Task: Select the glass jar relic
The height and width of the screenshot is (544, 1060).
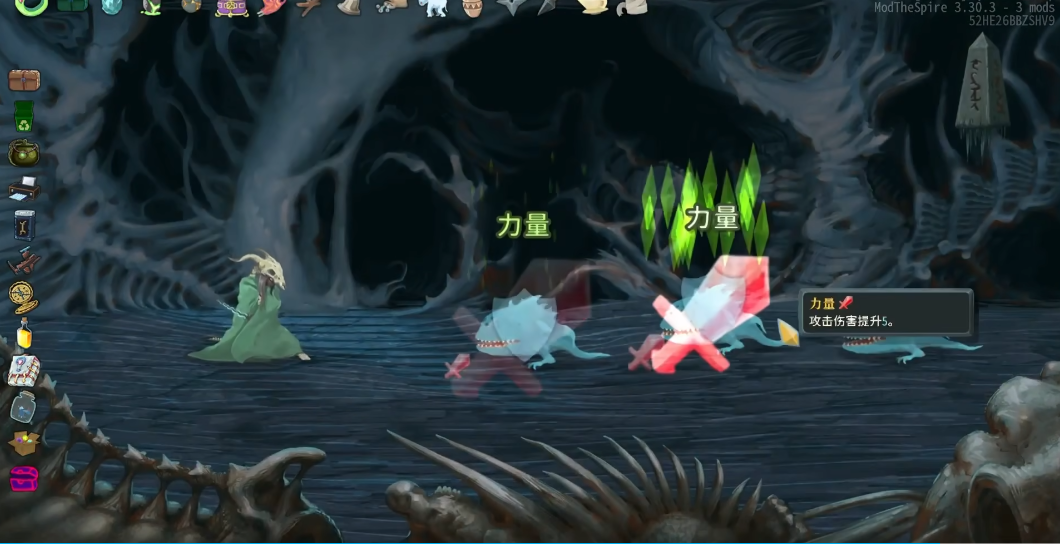Action: click(23, 406)
